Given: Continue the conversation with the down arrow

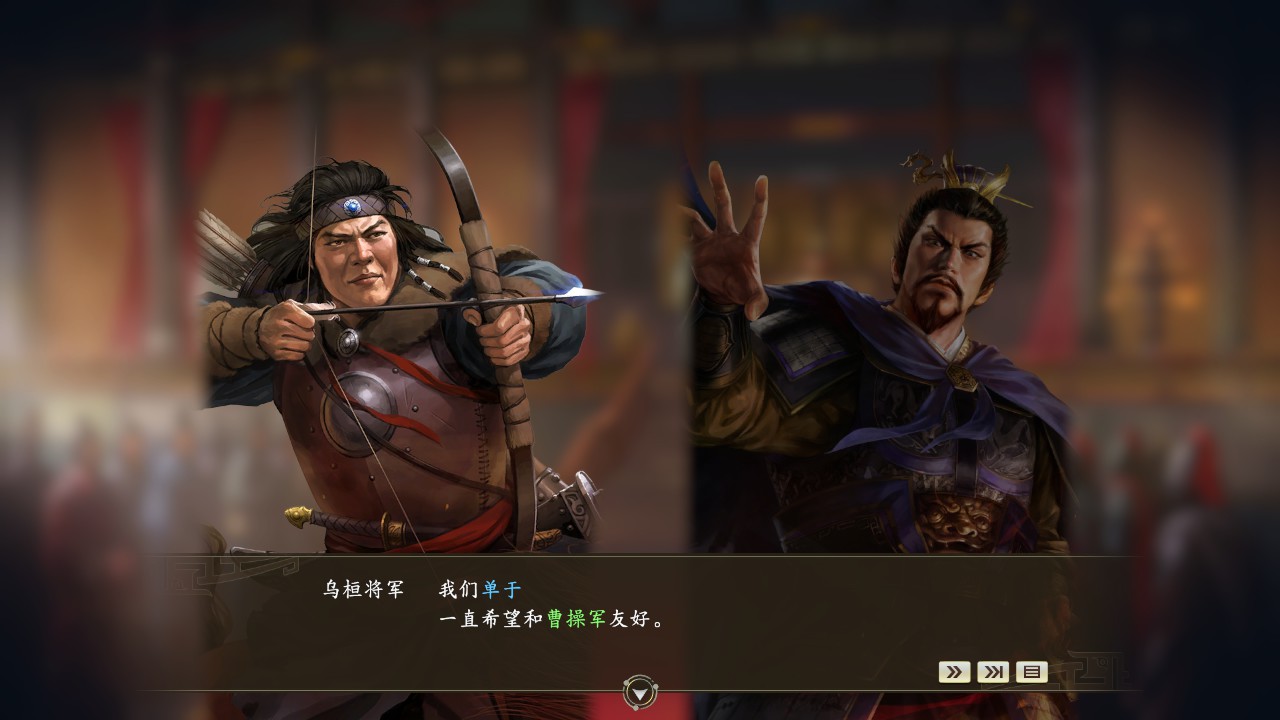Looking at the screenshot, I should click(640, 690).
